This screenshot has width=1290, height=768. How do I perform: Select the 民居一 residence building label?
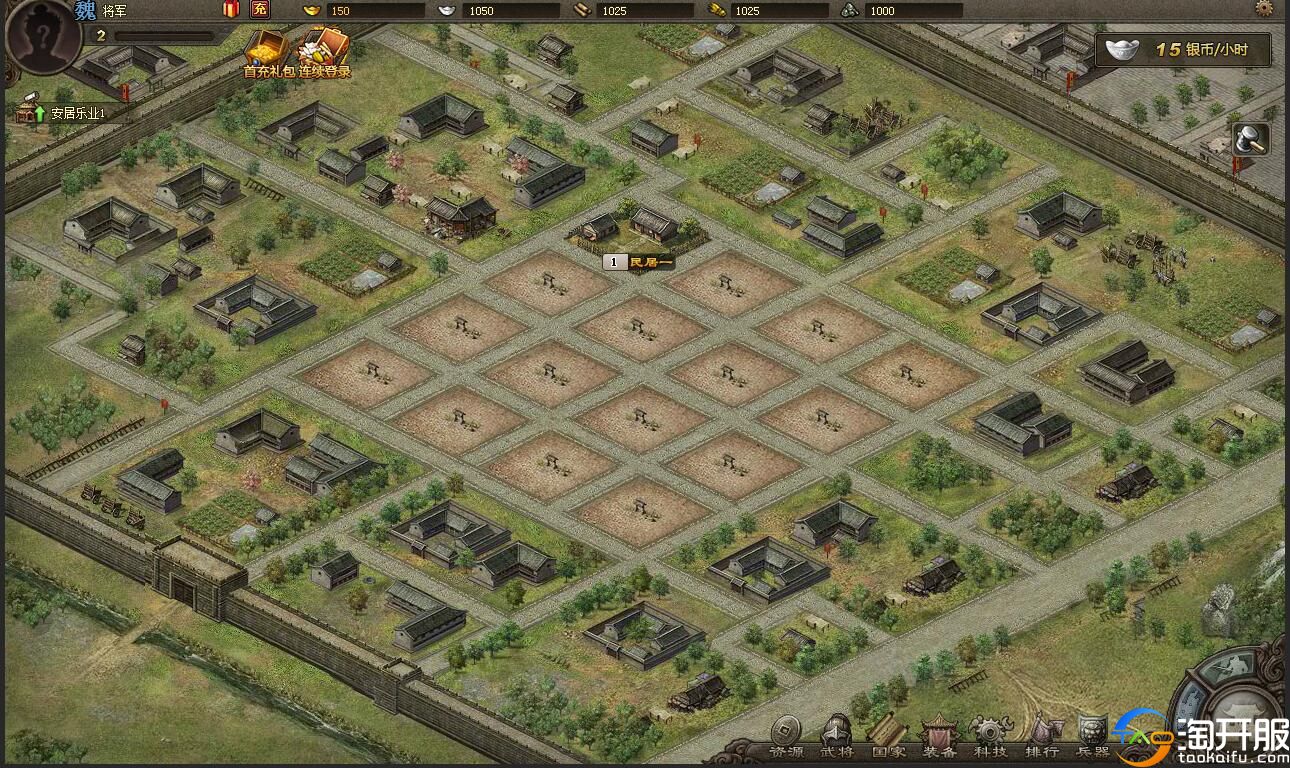pos(639,262)
